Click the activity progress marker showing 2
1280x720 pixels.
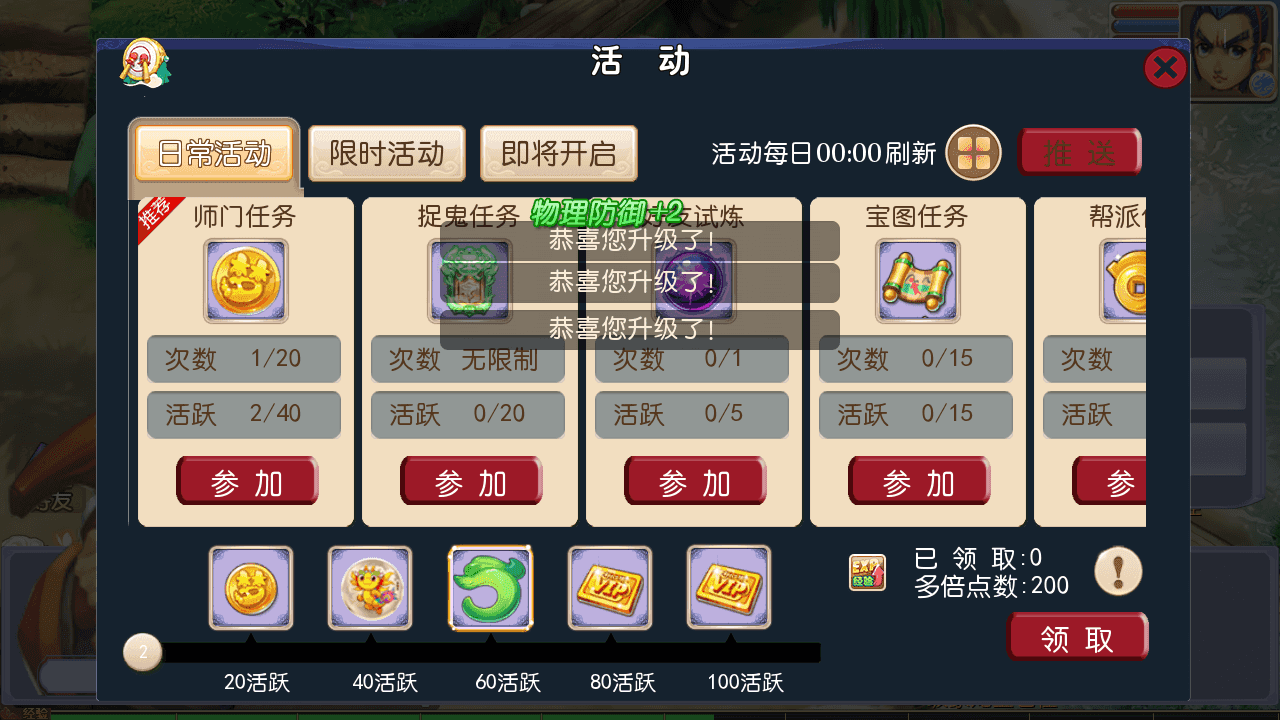[x=142, y=651]
